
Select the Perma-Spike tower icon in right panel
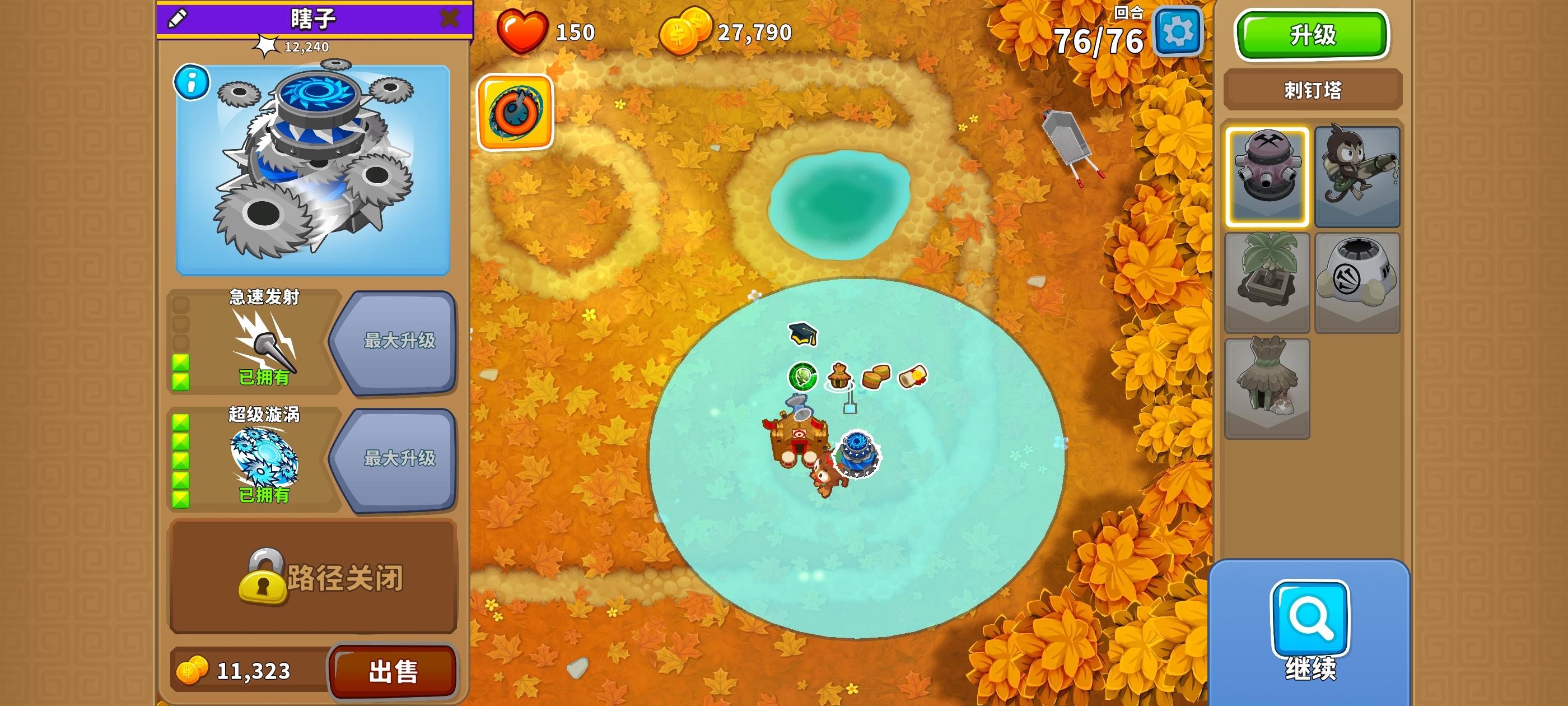point(1267,175)
